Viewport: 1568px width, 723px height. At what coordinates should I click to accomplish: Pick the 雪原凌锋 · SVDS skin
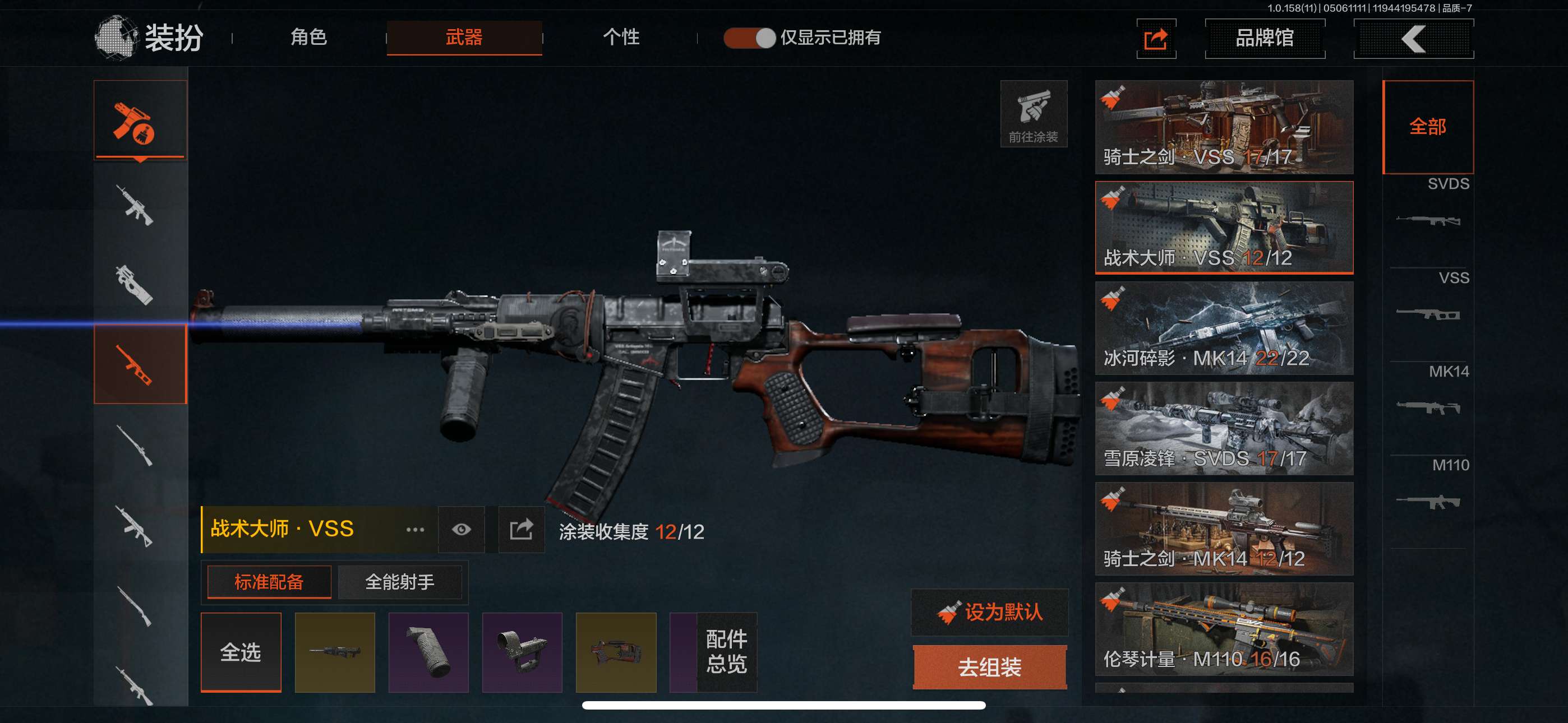[1224, 428]
